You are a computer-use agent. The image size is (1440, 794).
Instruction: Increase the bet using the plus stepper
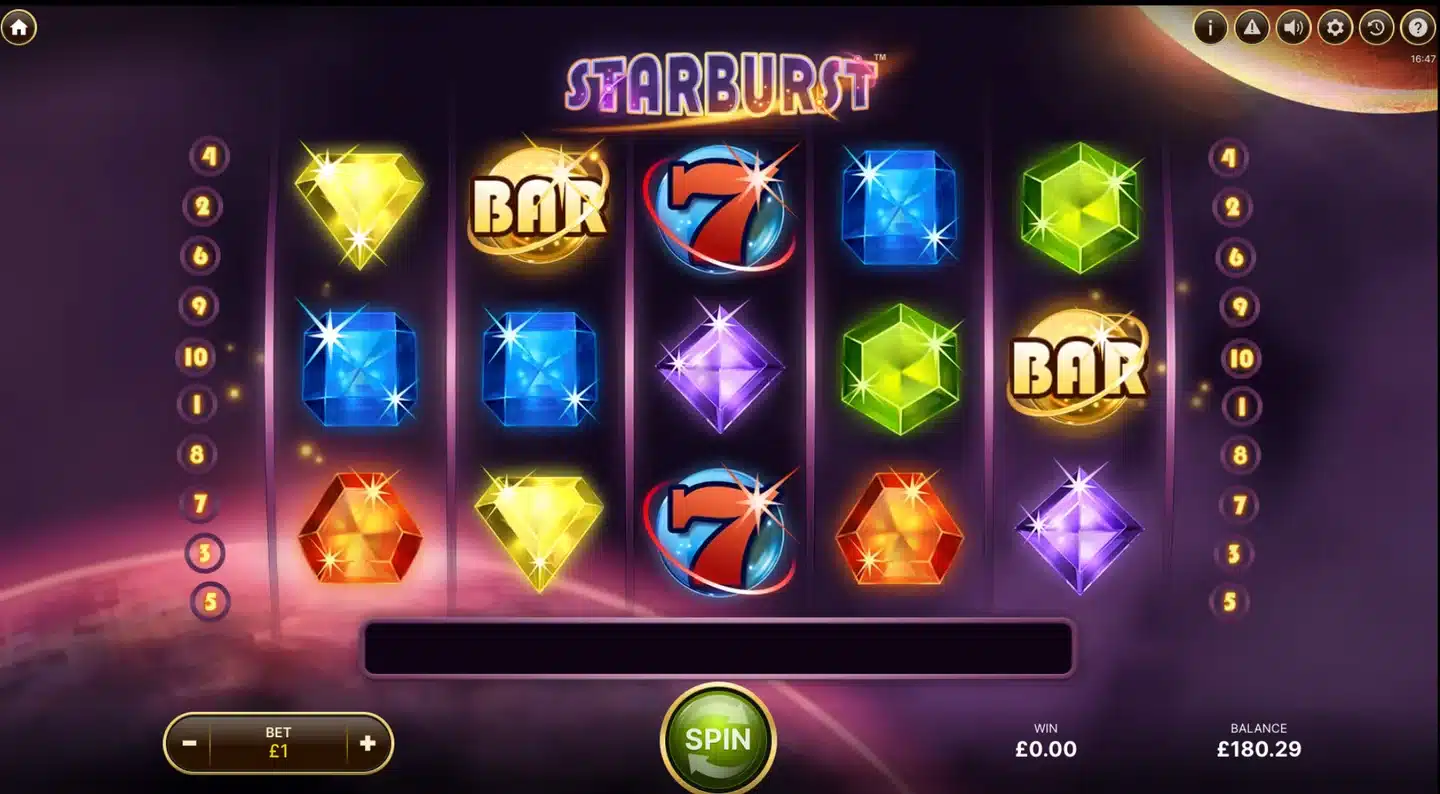pos(366,742)
